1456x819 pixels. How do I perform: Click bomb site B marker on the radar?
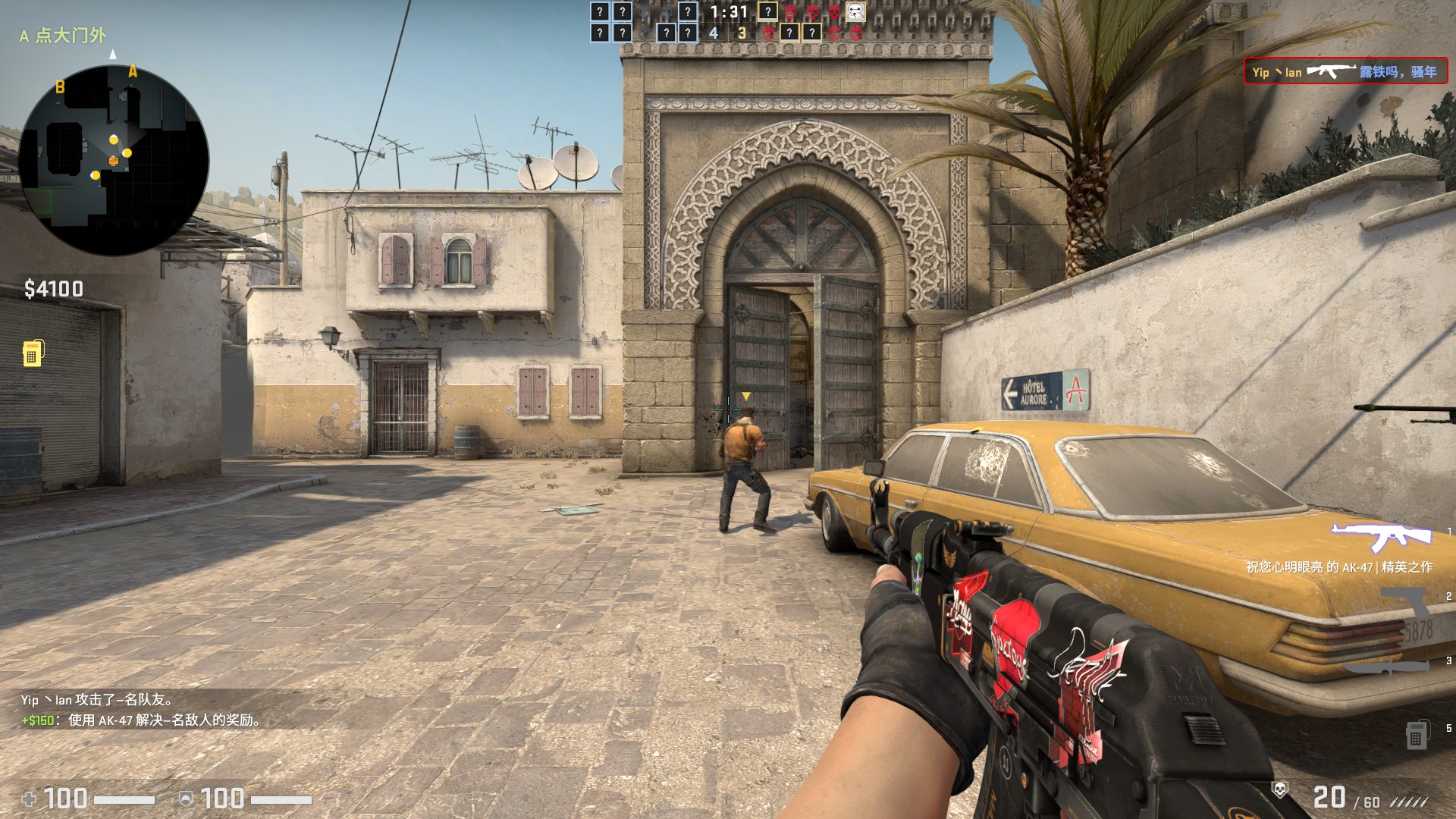point(60,87)
